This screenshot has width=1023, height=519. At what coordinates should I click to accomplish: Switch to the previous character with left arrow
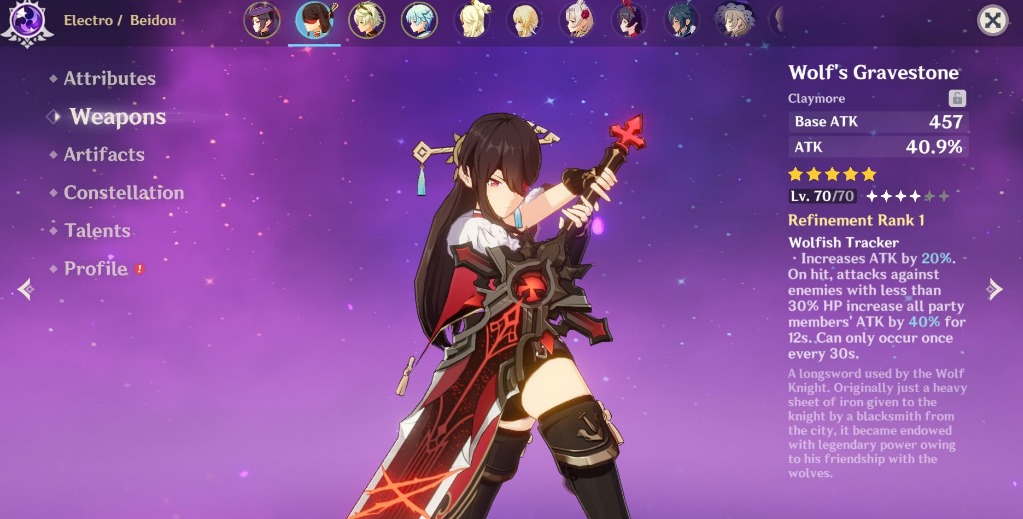(x=26, y=289)
